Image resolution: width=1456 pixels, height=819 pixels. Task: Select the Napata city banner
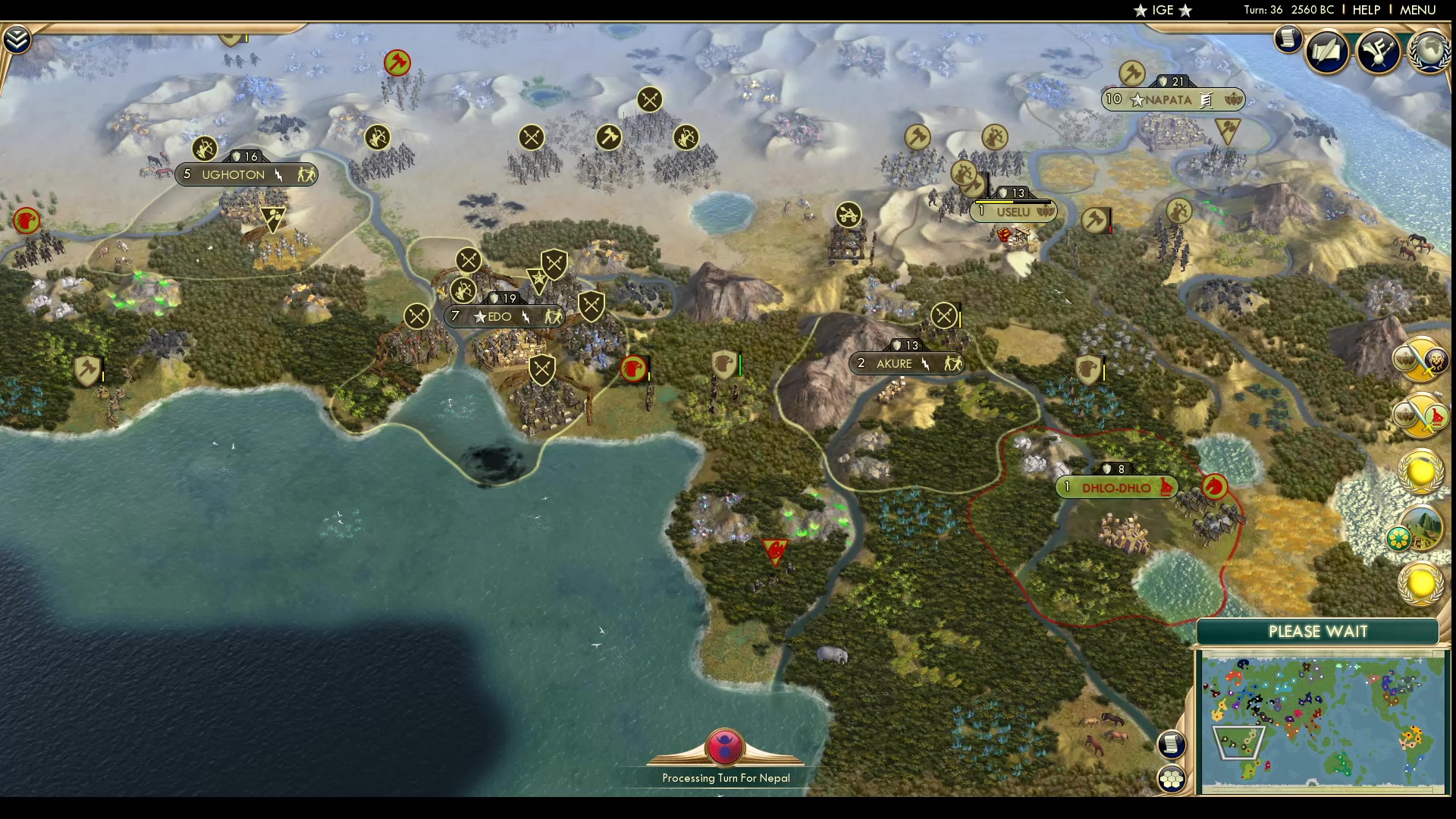coord(1172,99)
